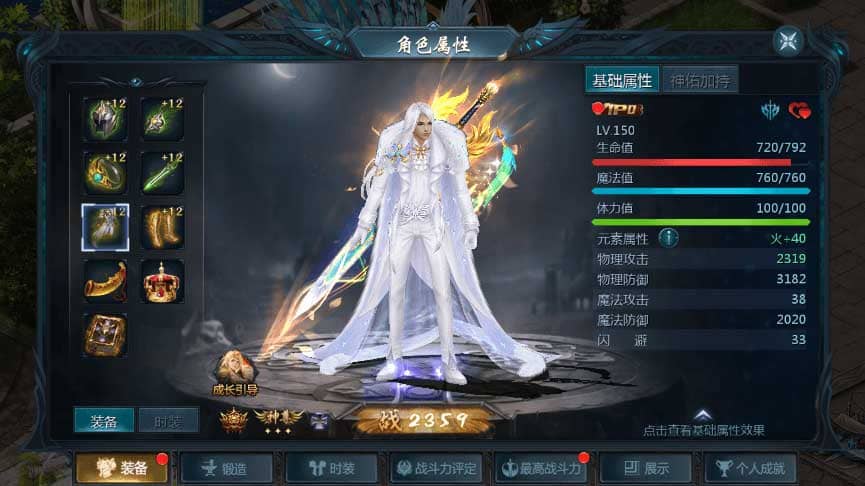Image resolution: width=865 pixels, height=486 pixels.
Task: Click the golden horn equipment slot
Action: (105, 281)
